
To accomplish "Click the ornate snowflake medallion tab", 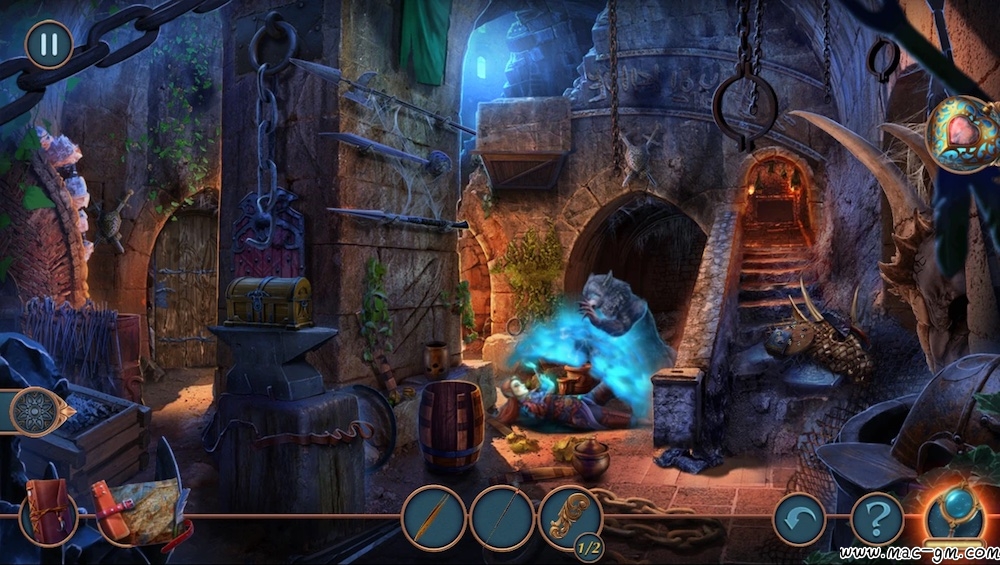I will tap(38, 411).
